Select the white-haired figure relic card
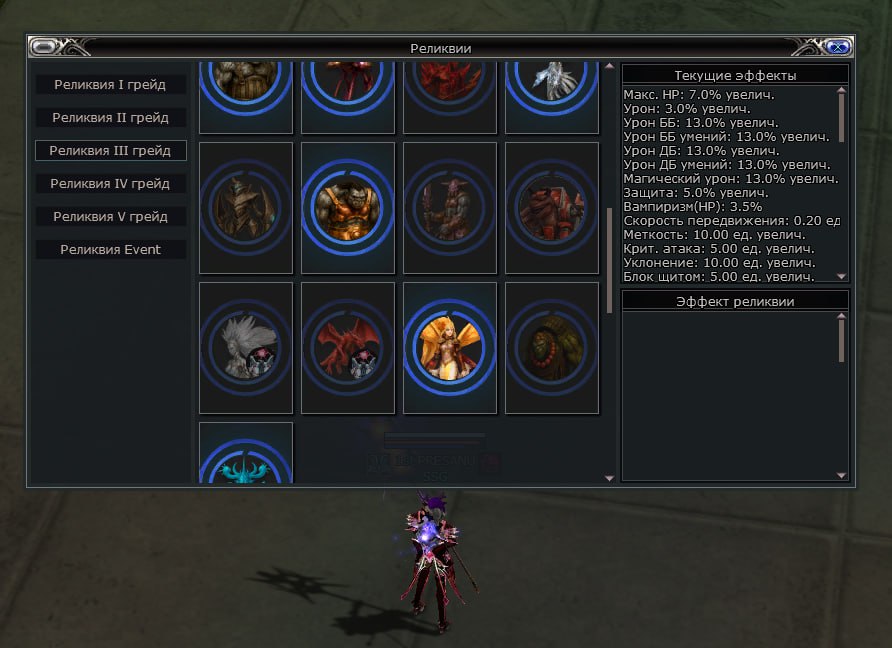The width and height of the screenshot is (892, 648). pos(246,348)
